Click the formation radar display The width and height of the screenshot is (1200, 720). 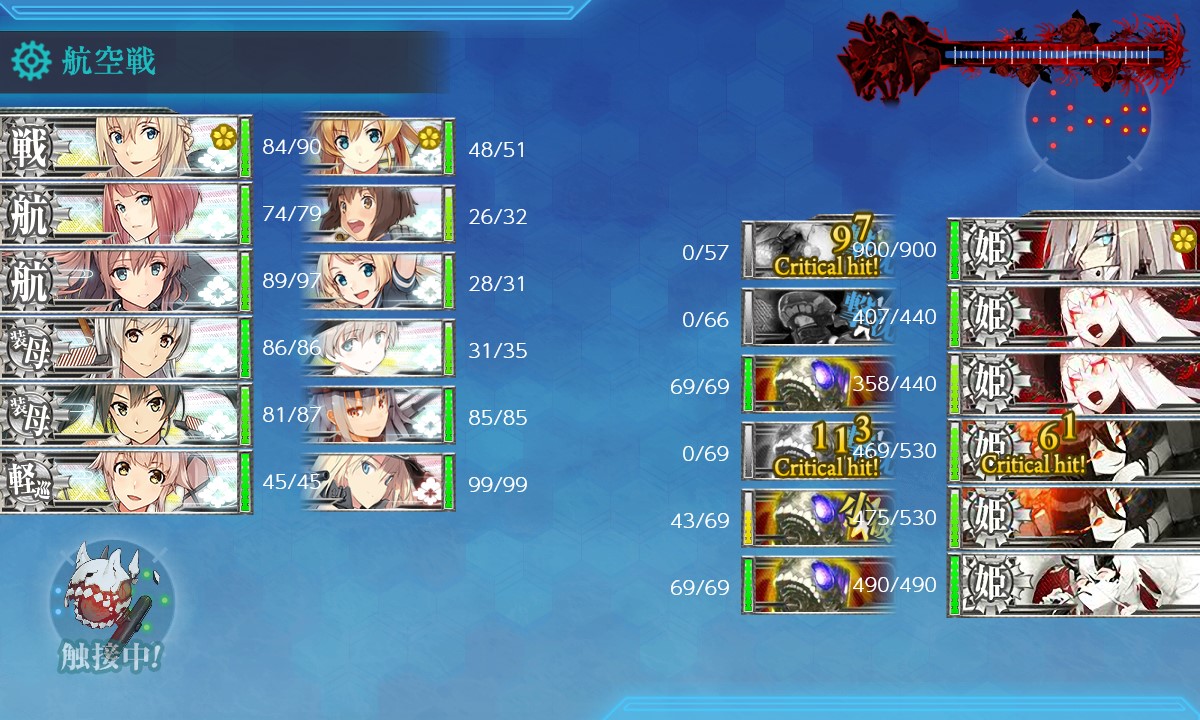(x=1088, y=118)
